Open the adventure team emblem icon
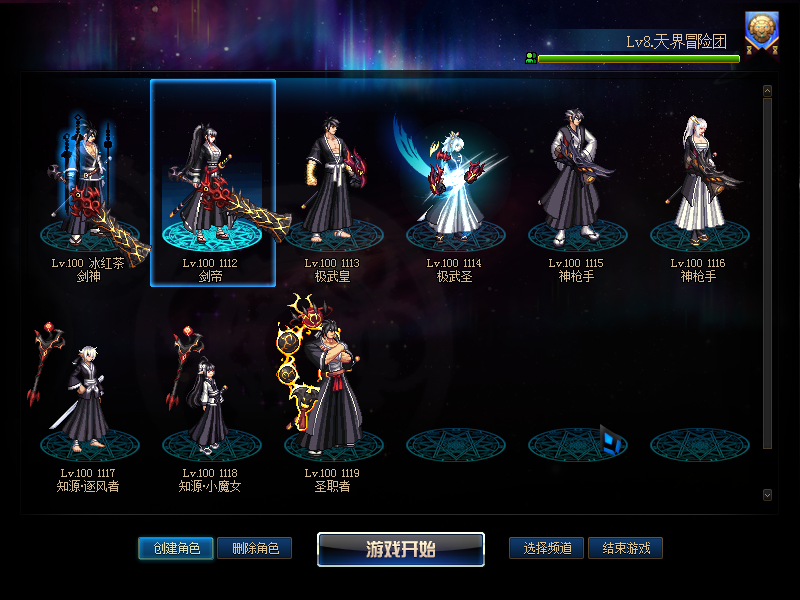 (762, 32)
